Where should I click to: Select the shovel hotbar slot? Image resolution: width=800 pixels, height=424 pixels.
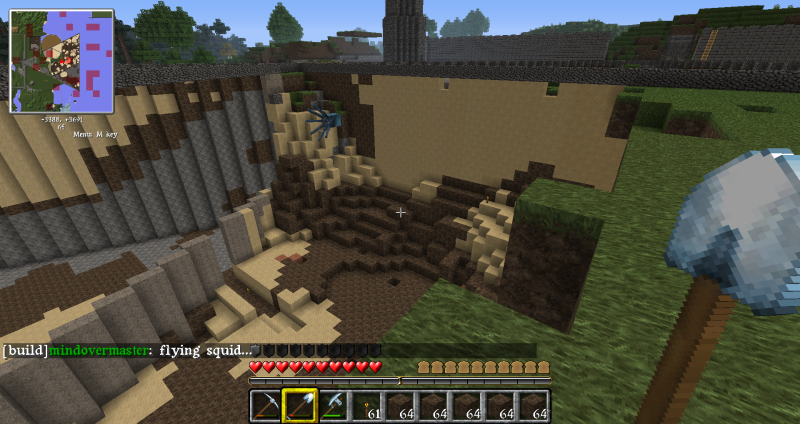(x=300, y=405)
